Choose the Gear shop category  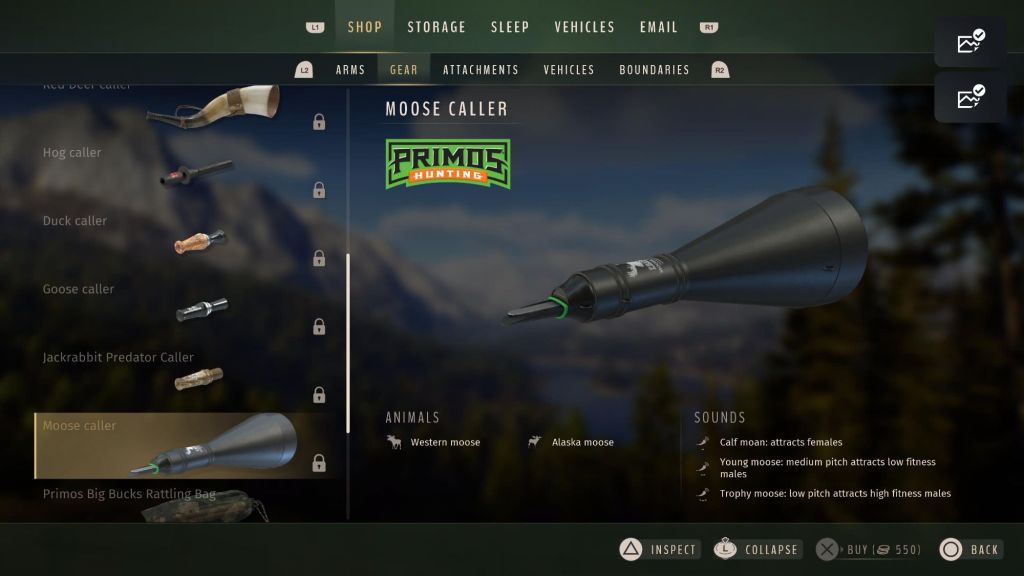(x=404, y=70)
